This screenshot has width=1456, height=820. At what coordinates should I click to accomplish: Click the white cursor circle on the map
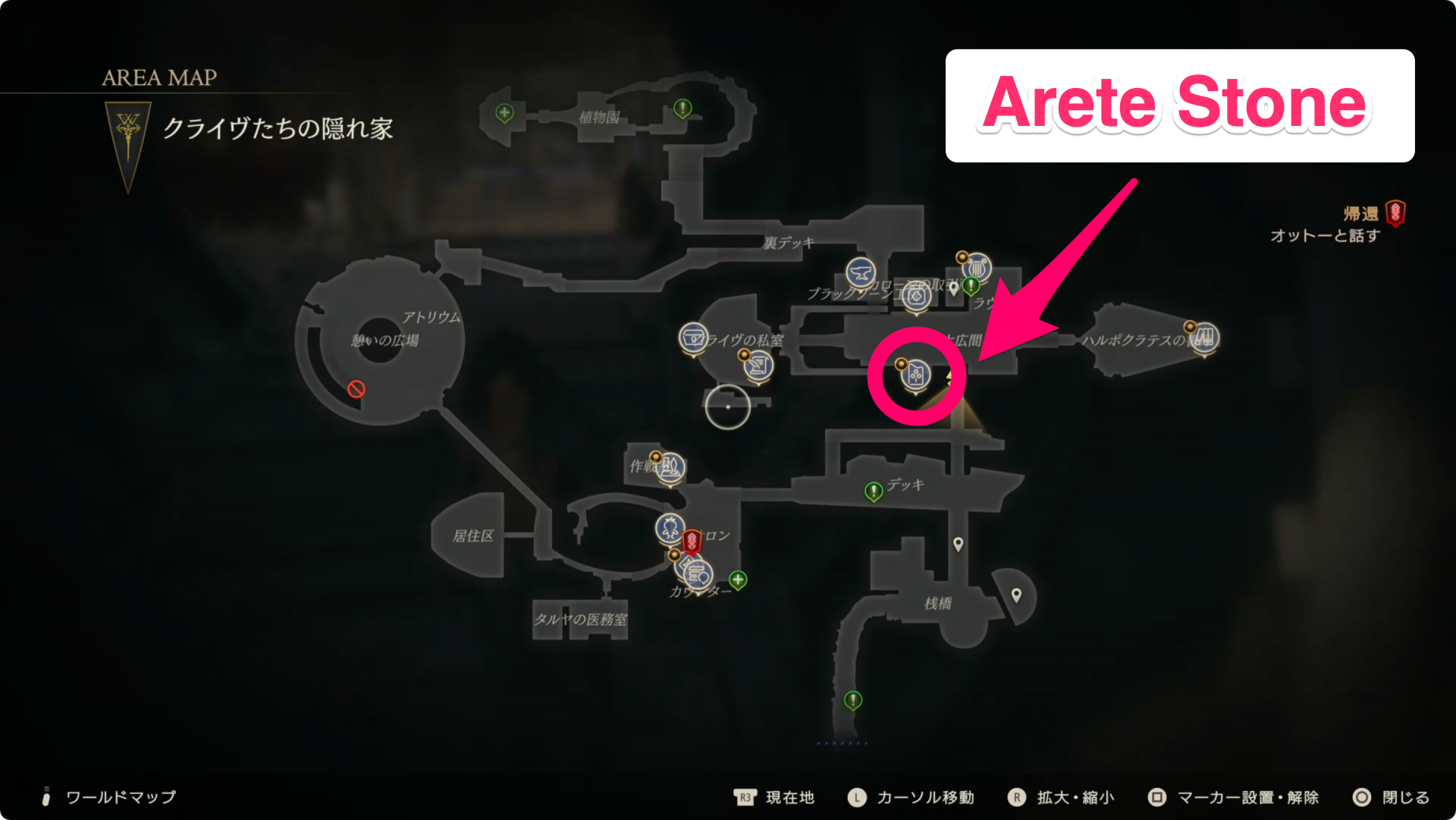[x=727, y=407]
